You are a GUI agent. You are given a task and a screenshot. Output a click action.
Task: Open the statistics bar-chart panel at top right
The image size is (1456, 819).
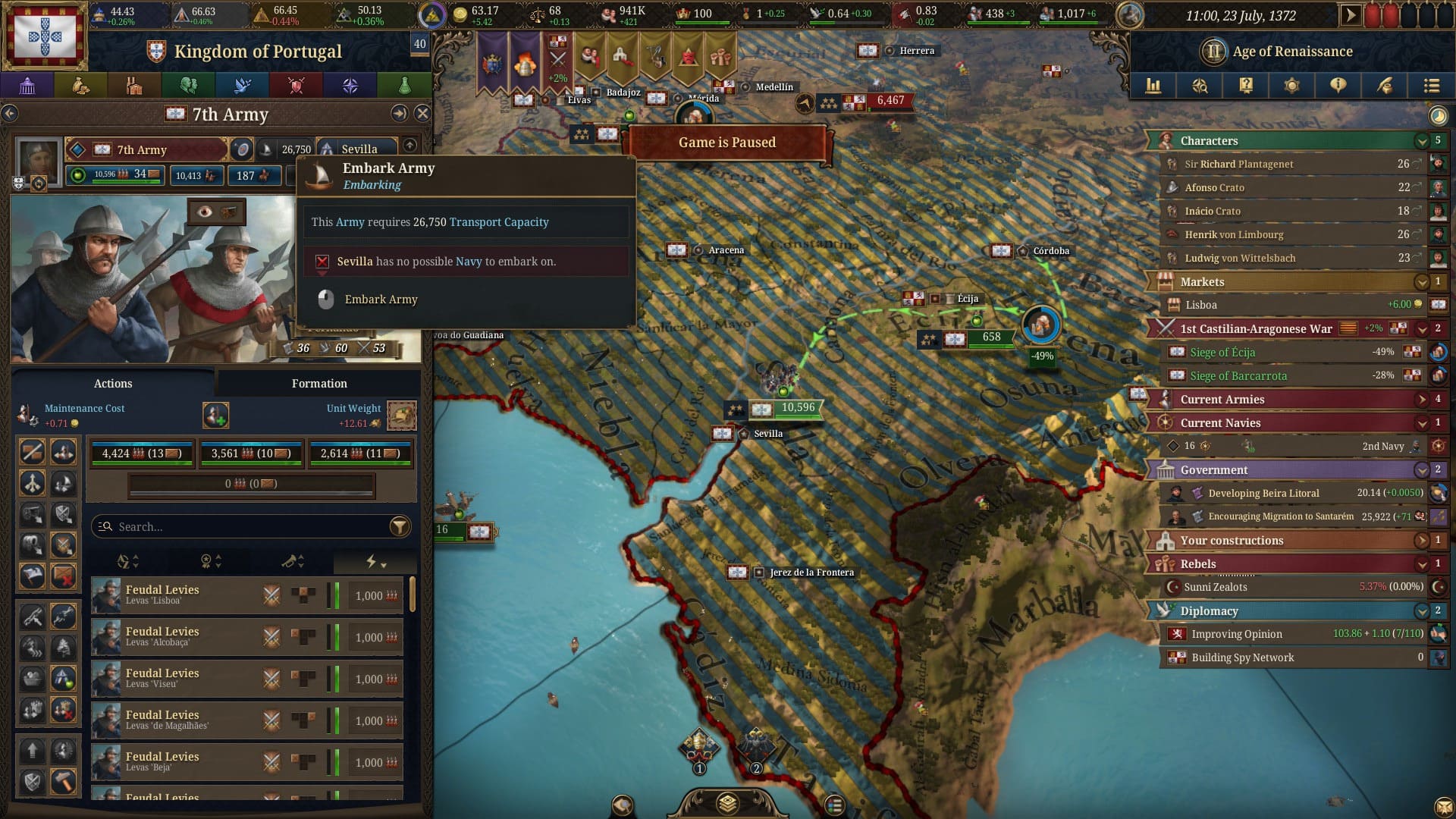1153,86
